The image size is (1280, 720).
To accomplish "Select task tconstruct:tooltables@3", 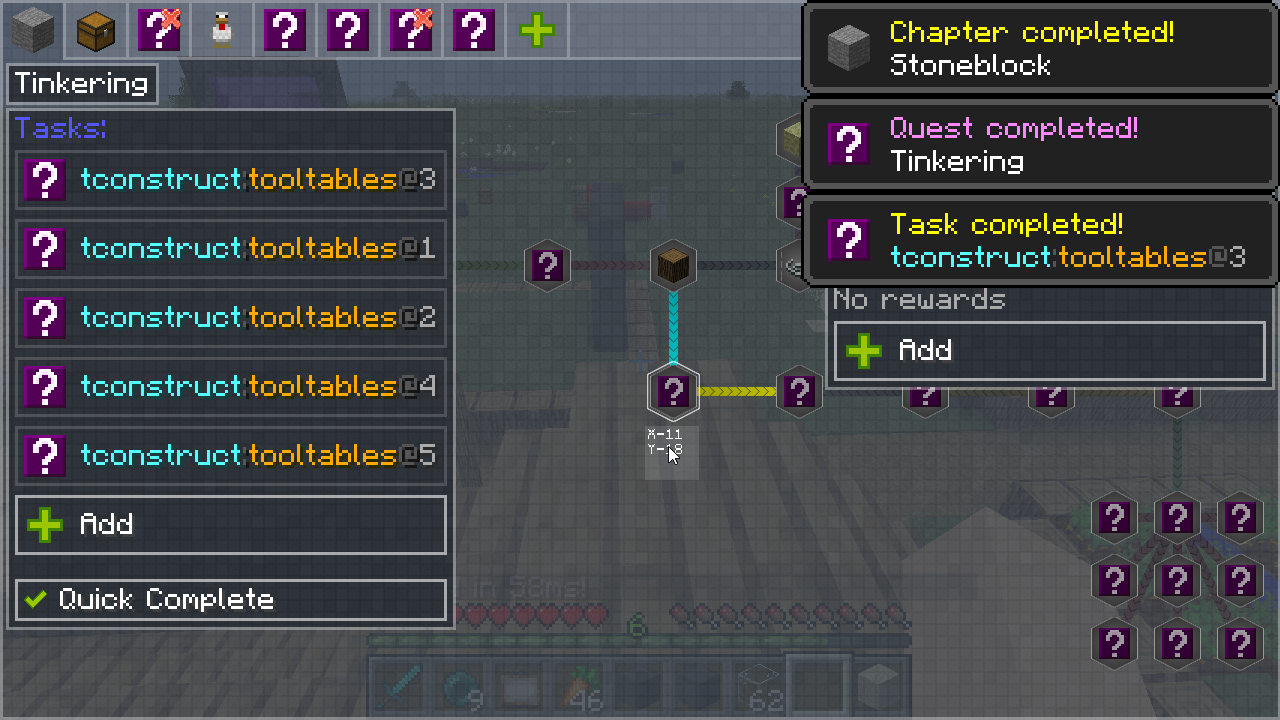I will (x=231, y=180).
